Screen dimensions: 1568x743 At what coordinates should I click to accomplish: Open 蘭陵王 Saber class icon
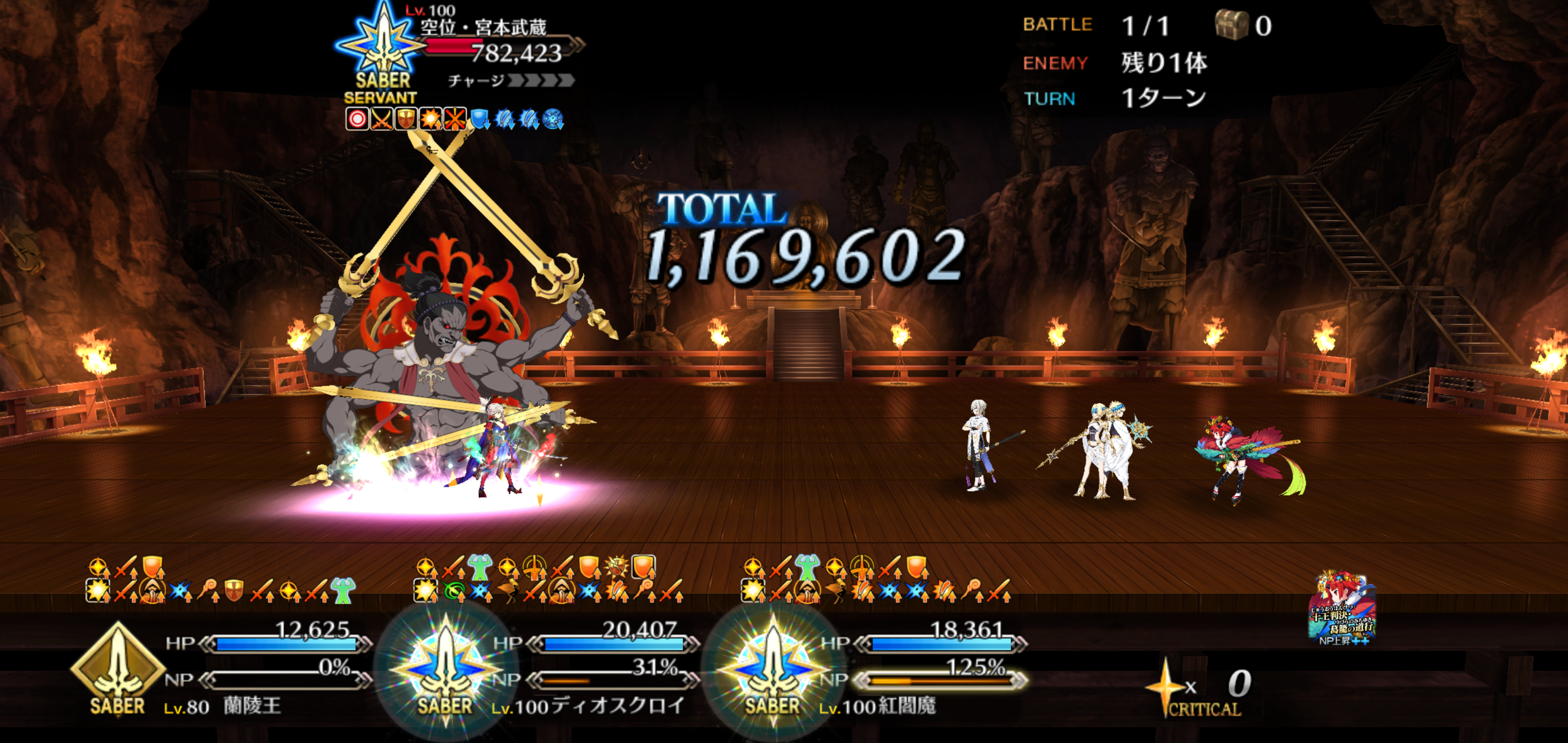click(117, 670)
